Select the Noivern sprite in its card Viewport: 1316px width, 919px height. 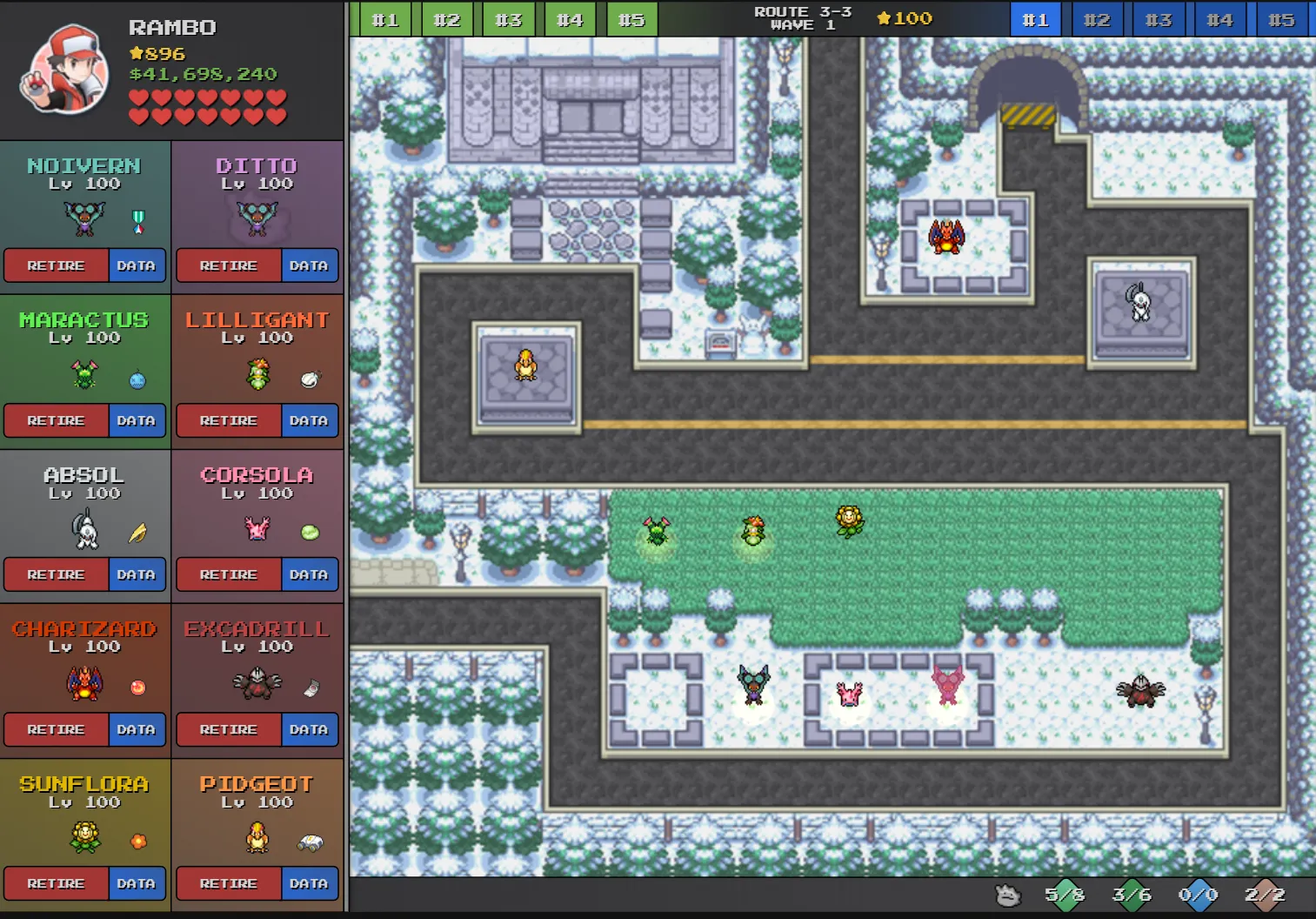point(84,218)
